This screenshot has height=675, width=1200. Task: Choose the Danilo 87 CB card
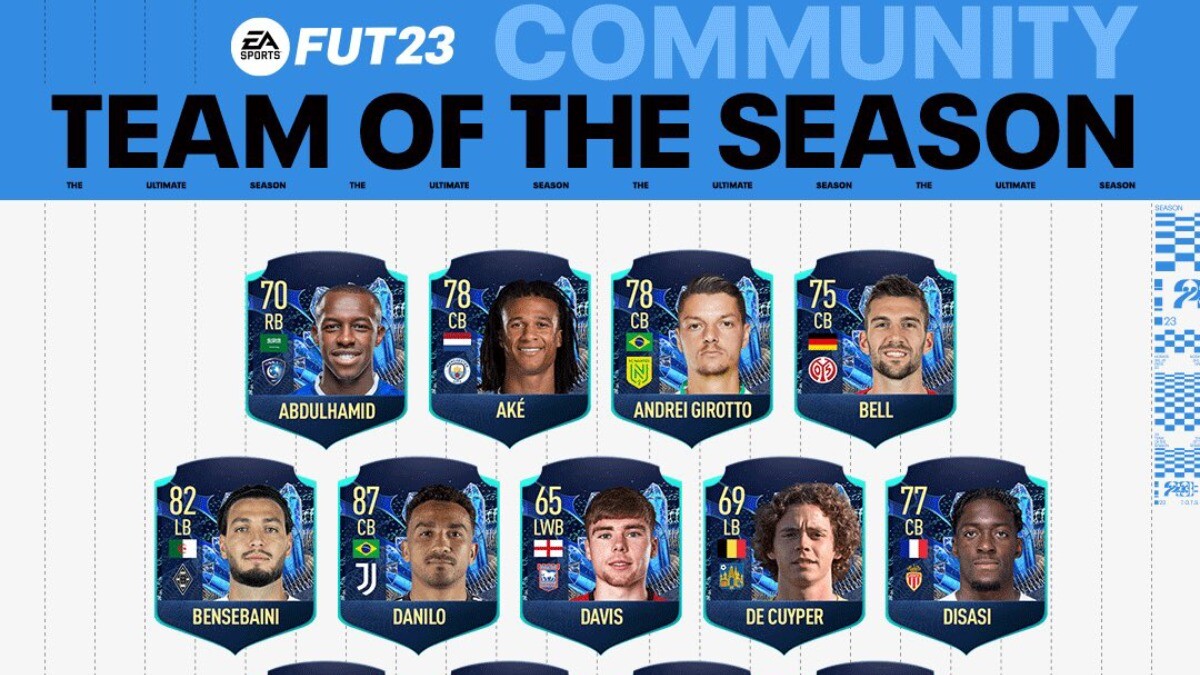coord(418,554)
